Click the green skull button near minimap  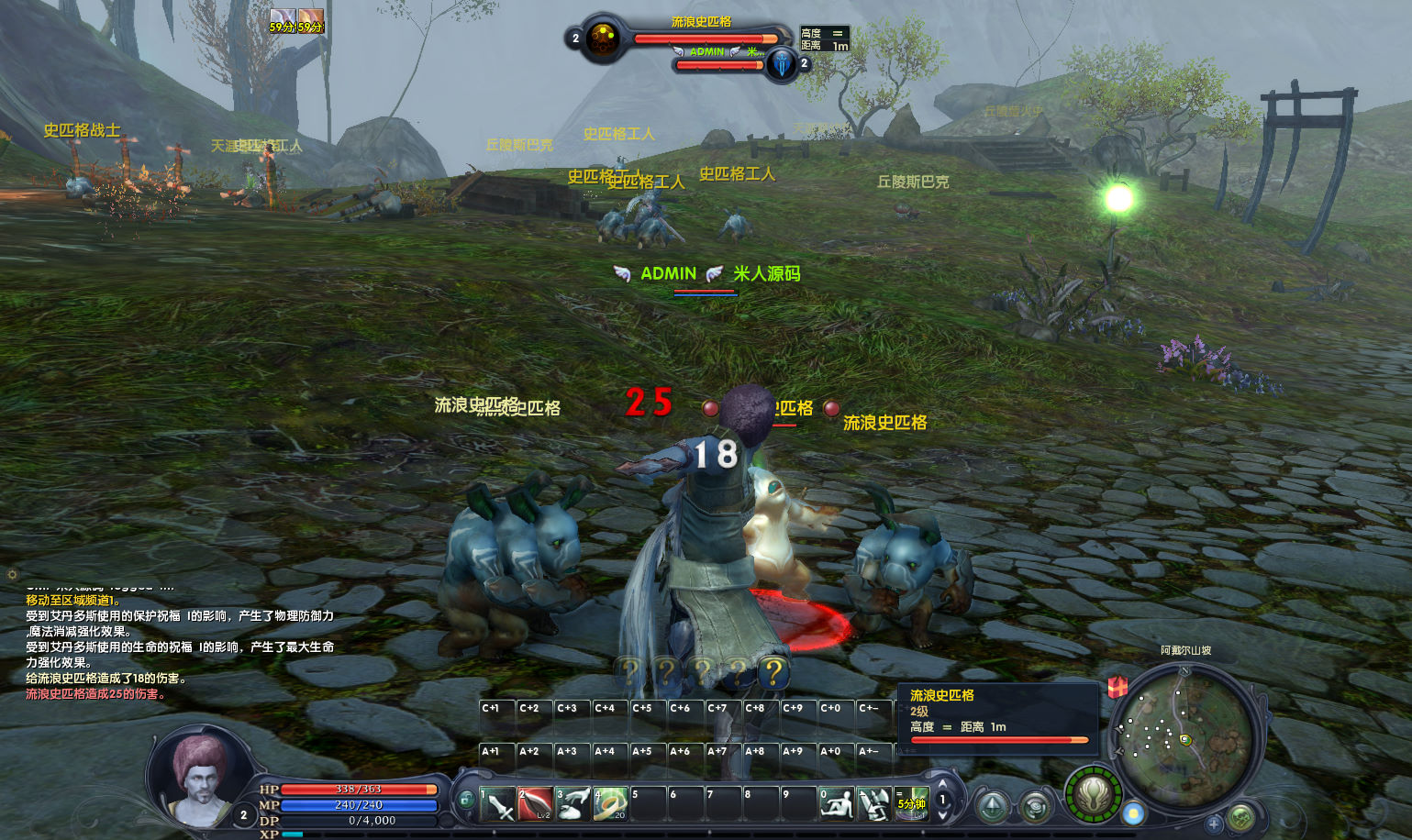[x=1240, y=816]
